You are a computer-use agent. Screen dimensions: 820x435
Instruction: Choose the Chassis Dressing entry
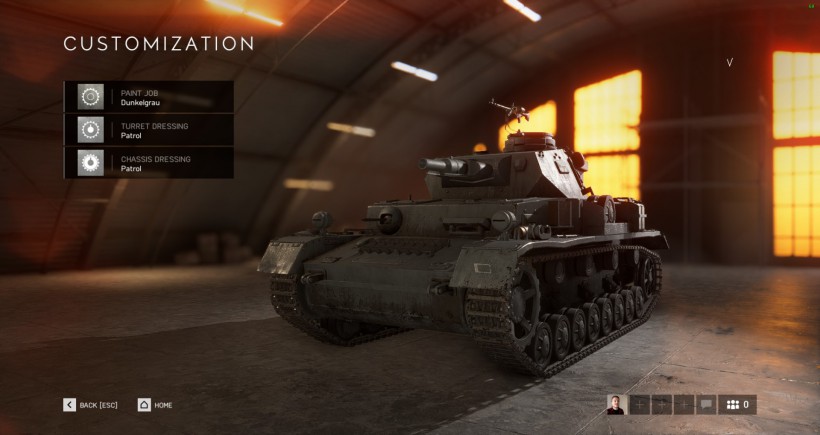click(149, 163)
